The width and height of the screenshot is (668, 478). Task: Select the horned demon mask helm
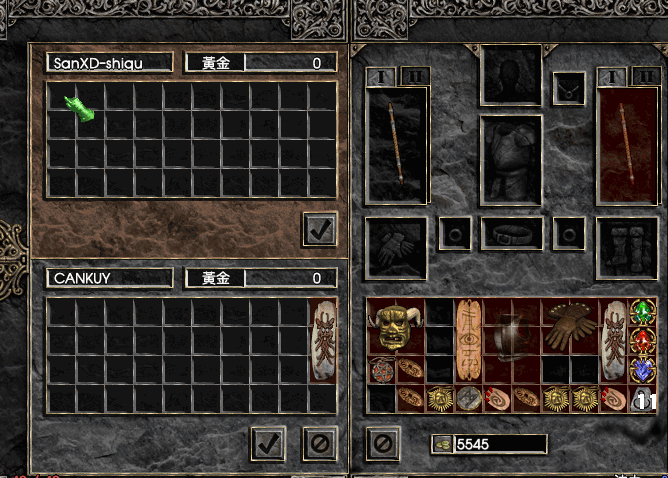(x=396, y=326)
